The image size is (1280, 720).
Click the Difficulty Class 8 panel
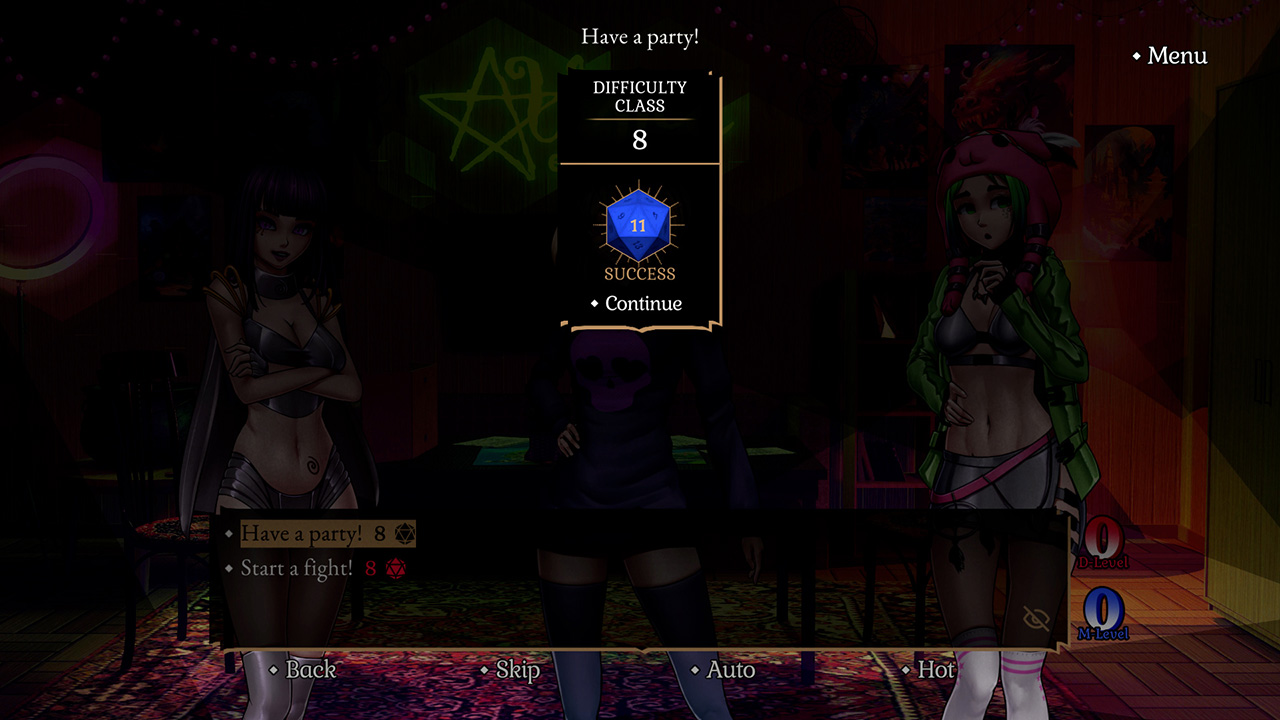pyautogui.click(x=639, y=113)
